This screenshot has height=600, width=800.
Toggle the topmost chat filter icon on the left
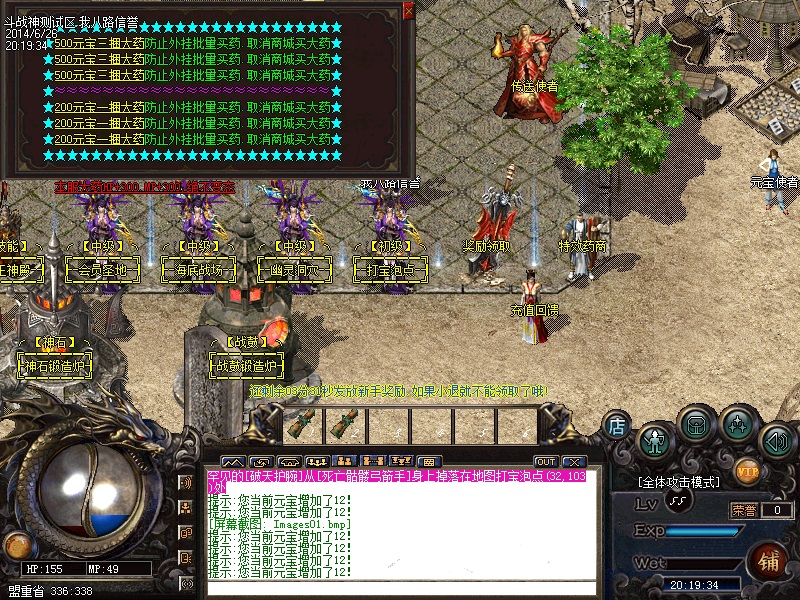point(186,482)
